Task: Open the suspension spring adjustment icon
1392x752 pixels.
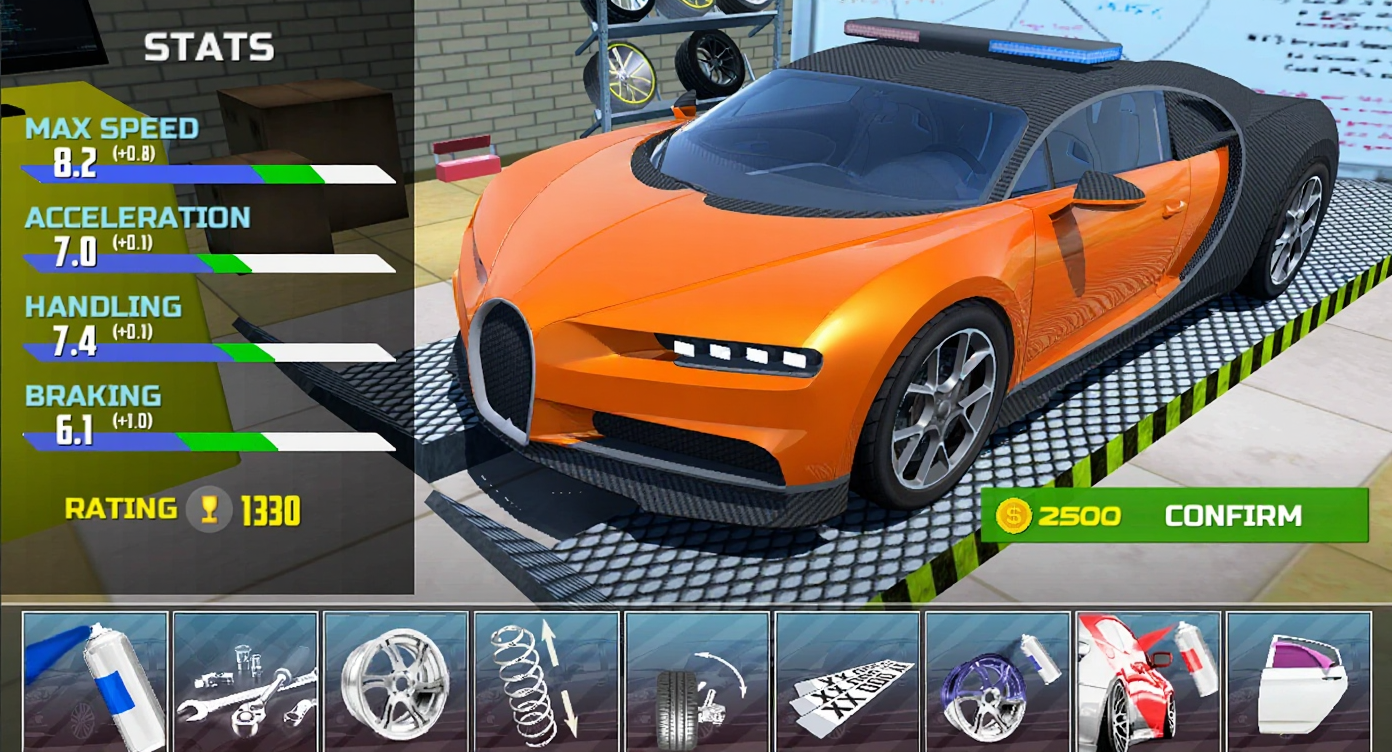Action: (x=546, y=680)
